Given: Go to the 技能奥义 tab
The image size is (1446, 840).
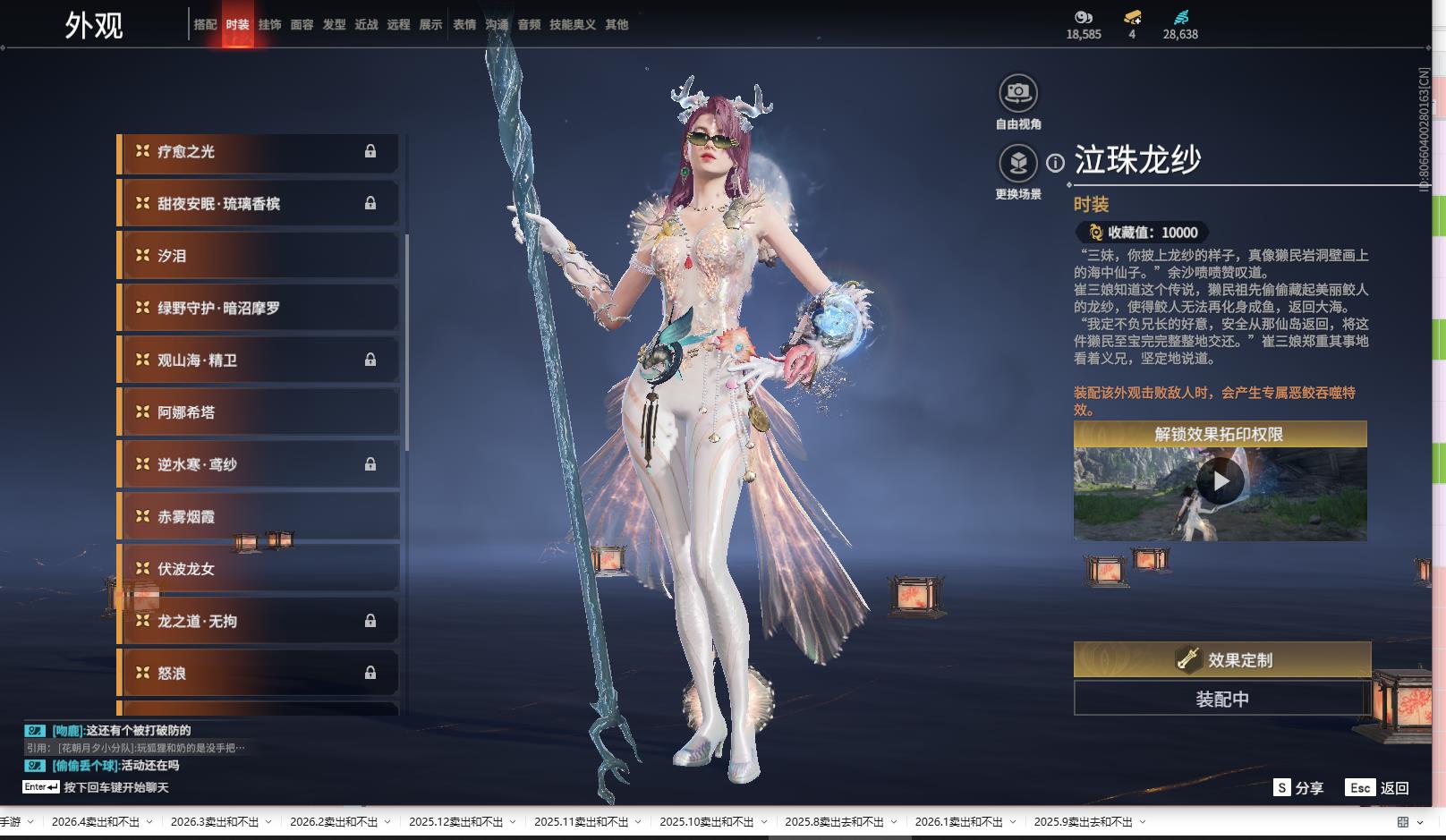Looking at the screenshot, I should coord(572,25).
